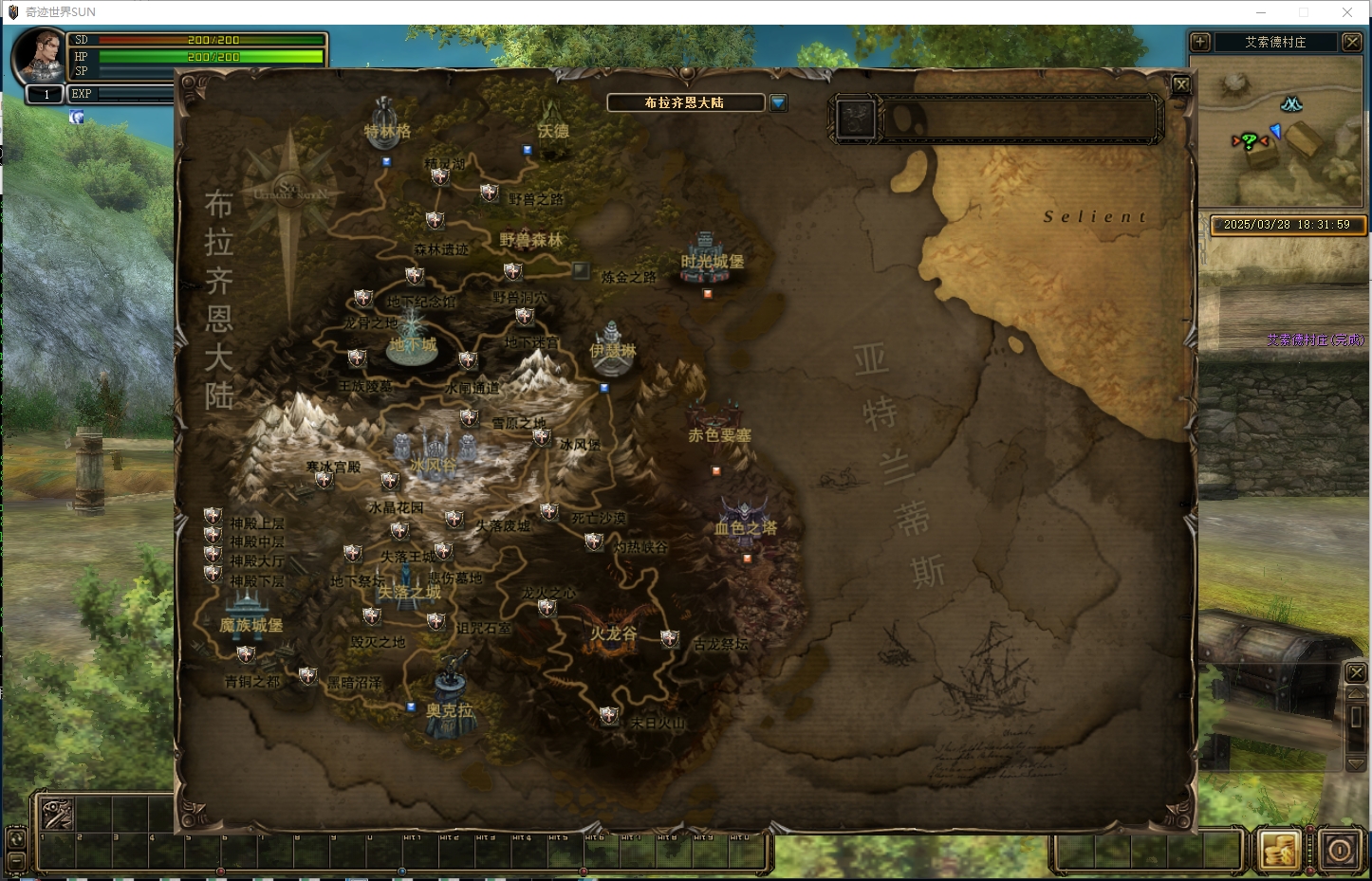This screenshot has width=1372, height=881.
Task: Select 血色之塔 tower on the map
Action: tap(745, 521)
